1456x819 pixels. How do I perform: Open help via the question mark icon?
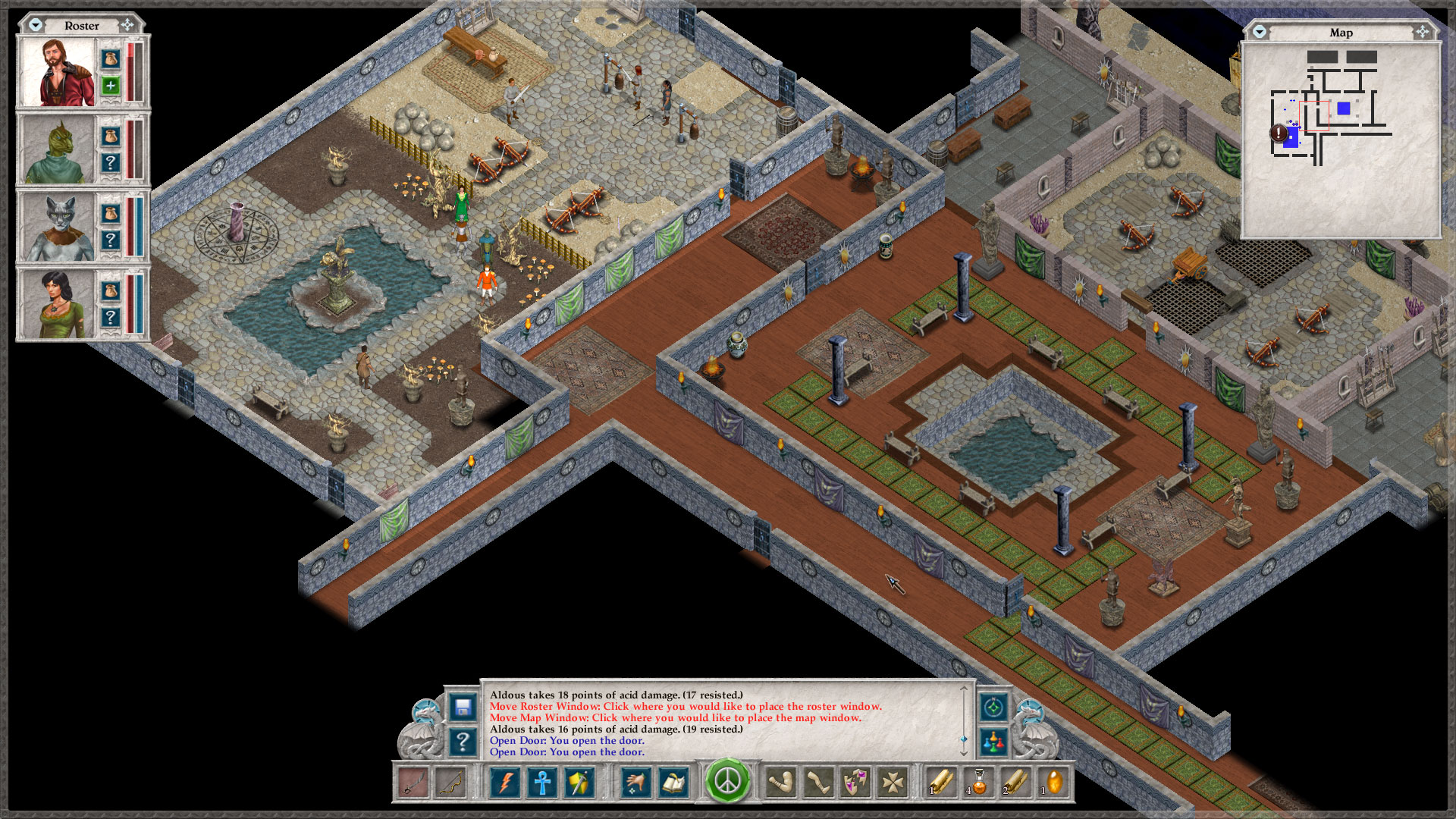click(461, 741)
